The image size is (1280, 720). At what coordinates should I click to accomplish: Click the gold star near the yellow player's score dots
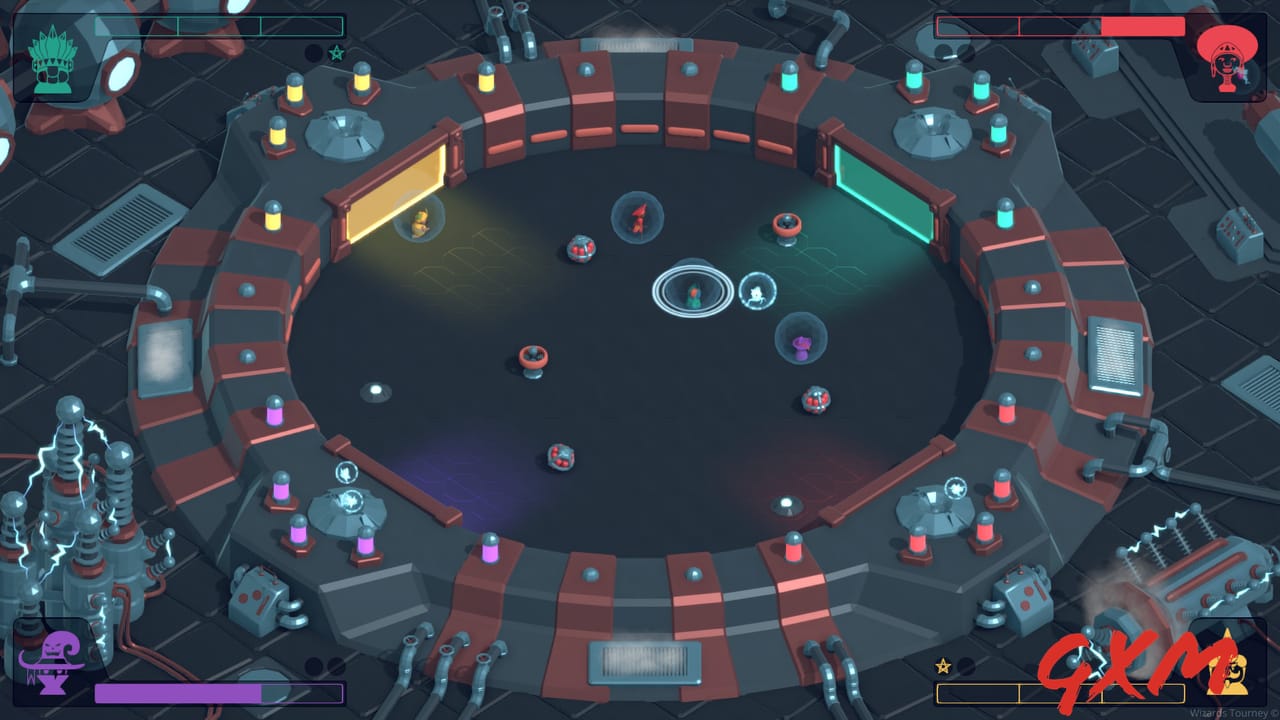click(x=941, y=666)
